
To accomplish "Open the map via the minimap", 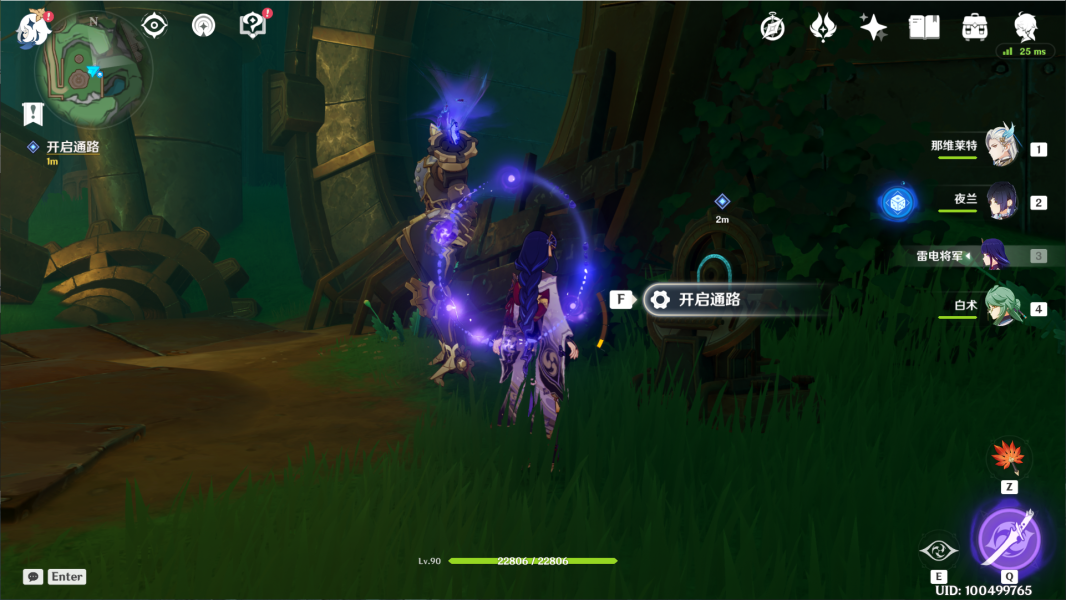I will [x=88, y=73].
